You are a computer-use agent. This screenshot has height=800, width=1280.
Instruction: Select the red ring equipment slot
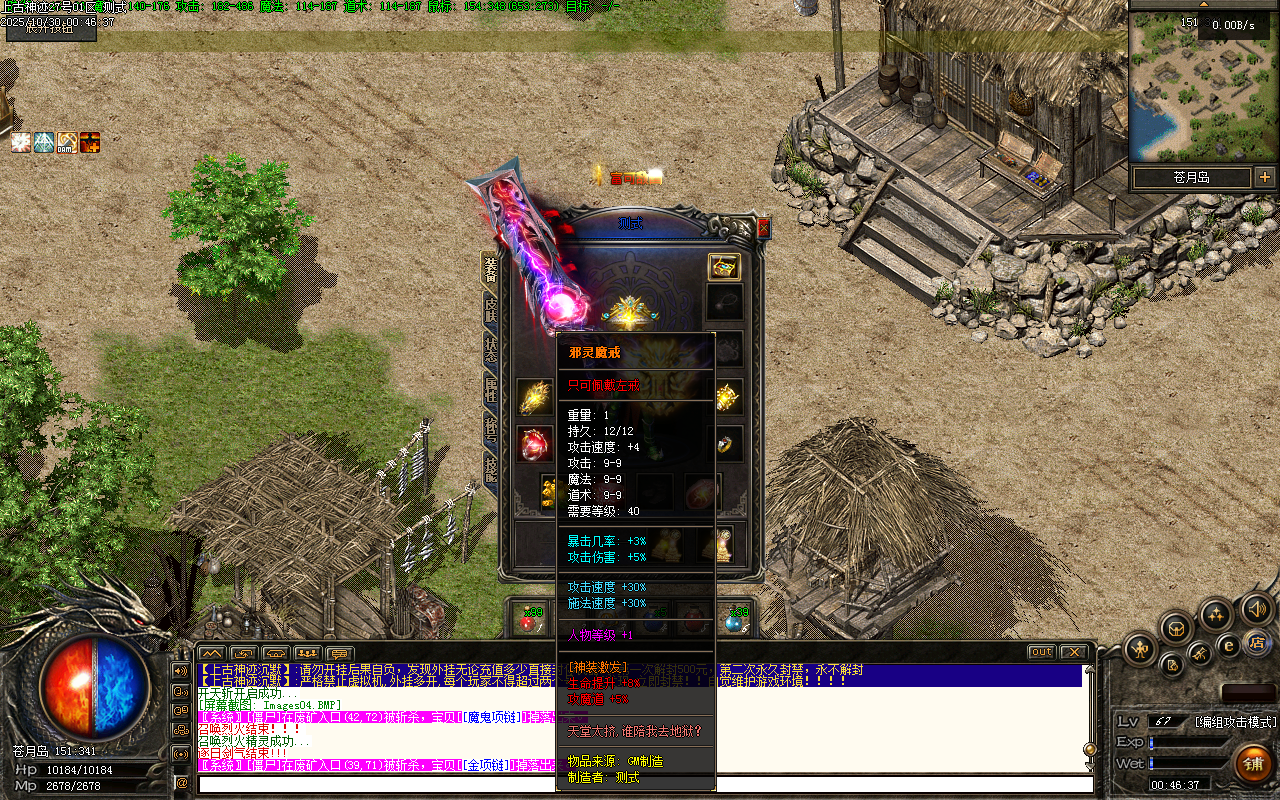point(534,443)
